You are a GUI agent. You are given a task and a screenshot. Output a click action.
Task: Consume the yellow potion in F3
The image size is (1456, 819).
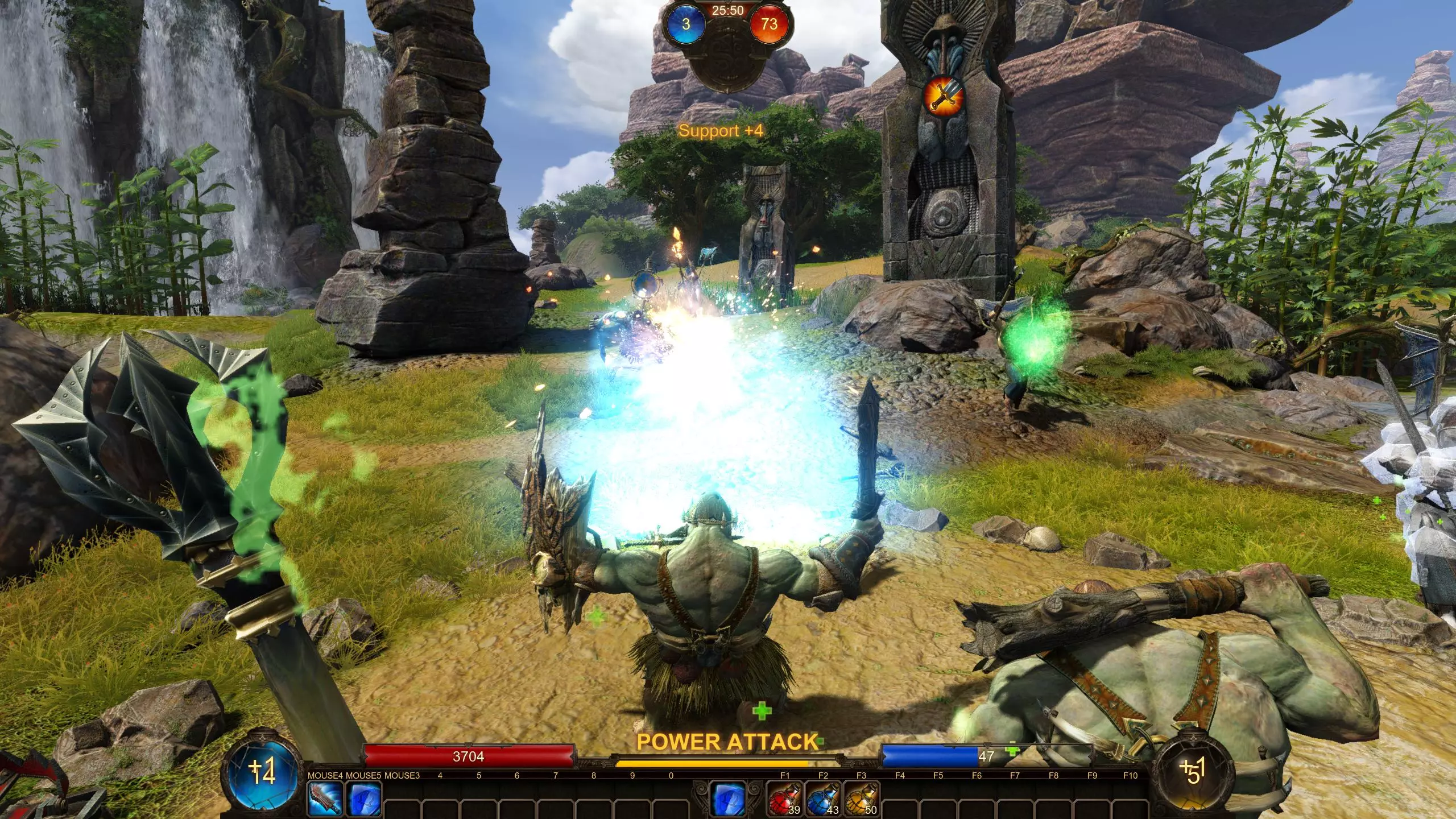861,799
